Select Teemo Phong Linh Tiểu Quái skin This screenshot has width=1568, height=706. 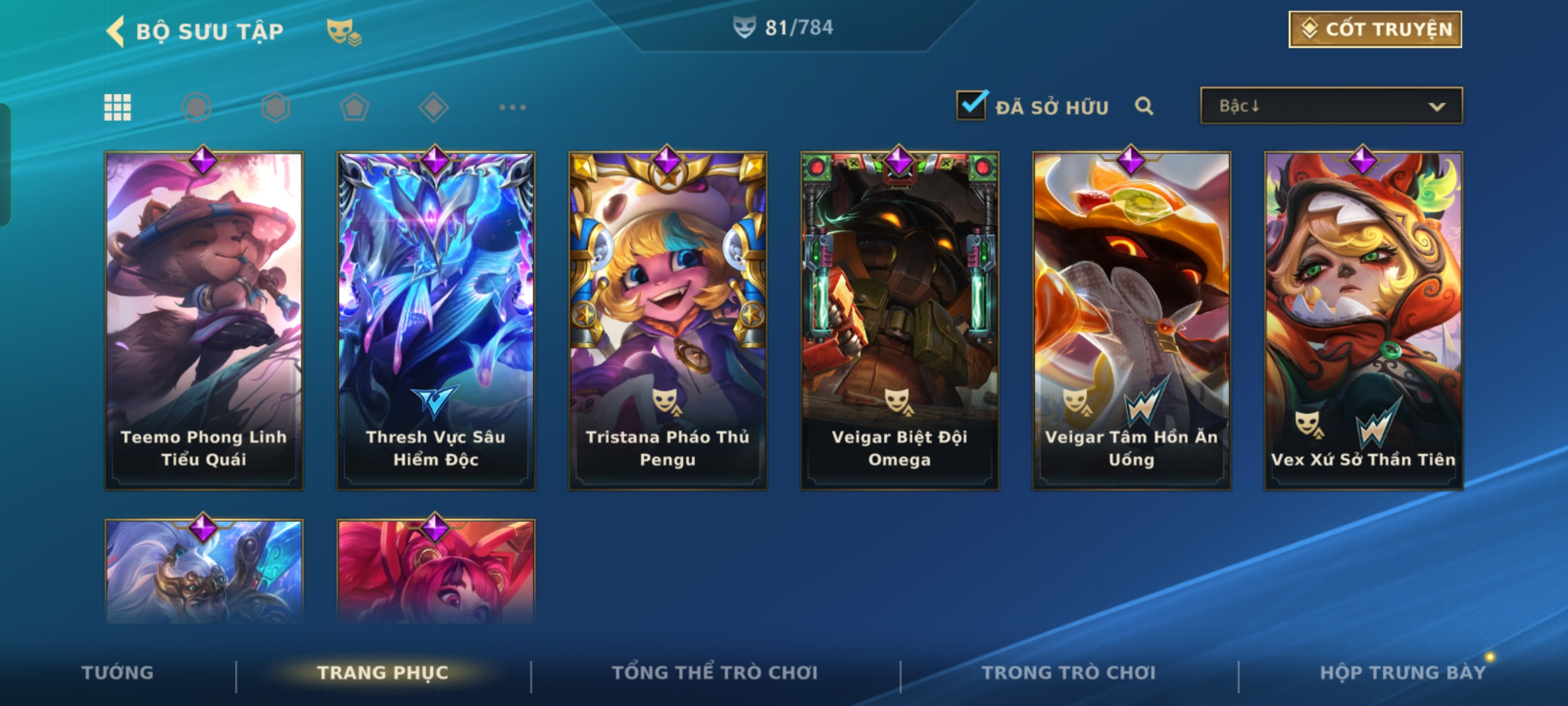click(204, 320)
